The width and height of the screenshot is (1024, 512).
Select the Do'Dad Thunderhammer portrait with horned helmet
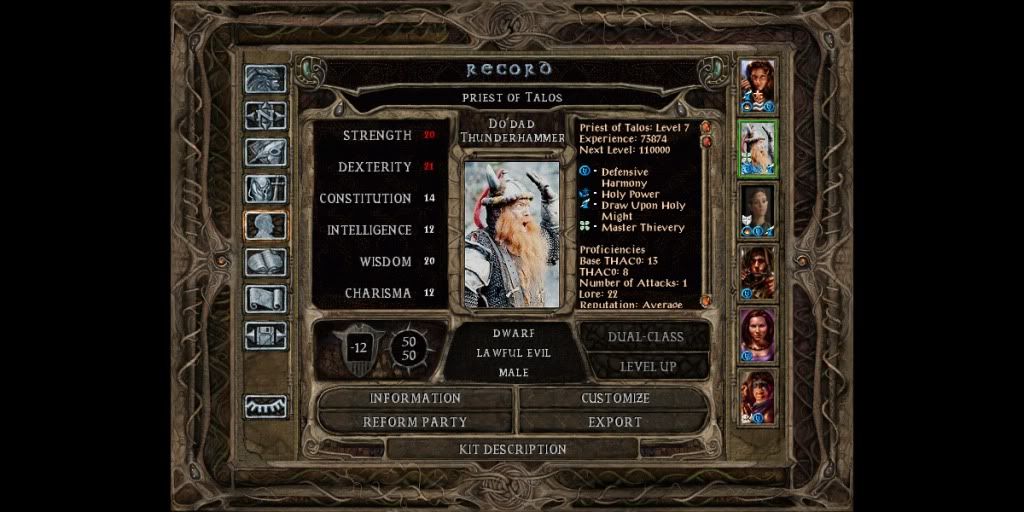coord(757,147)
